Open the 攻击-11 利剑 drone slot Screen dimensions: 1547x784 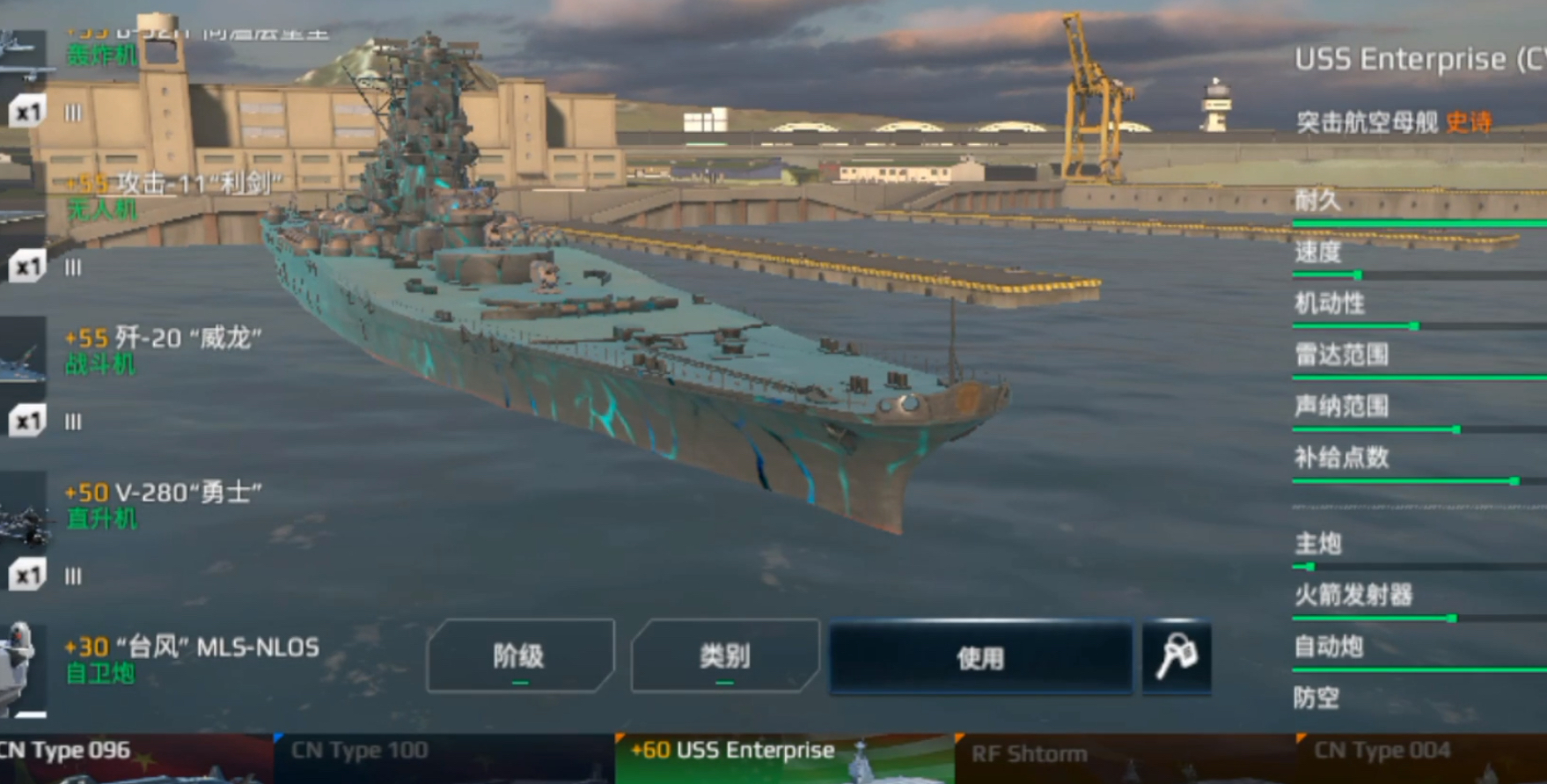[172, 194]
